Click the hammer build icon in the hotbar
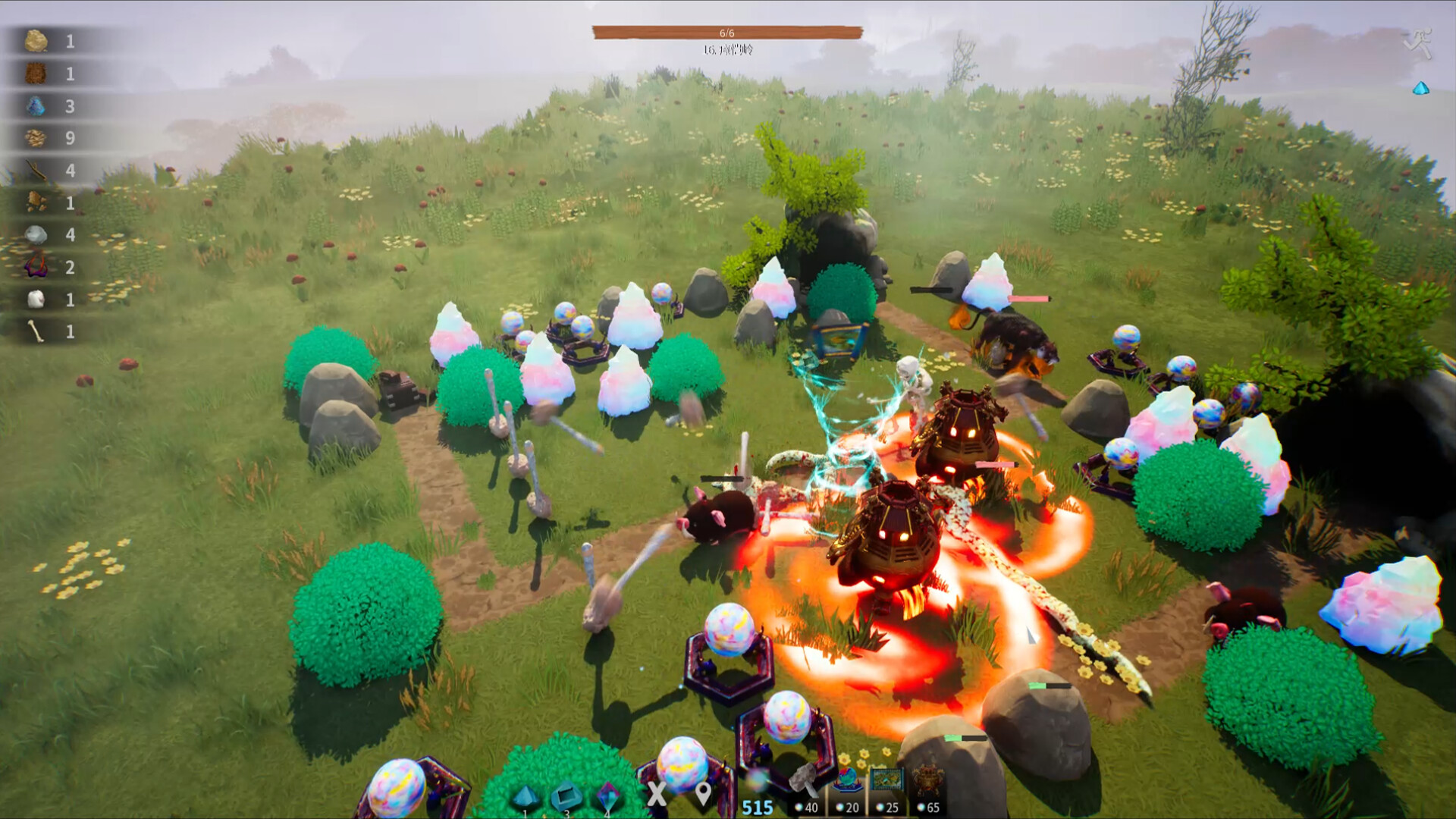1456x819 pixels. click(x=803, y=781)
